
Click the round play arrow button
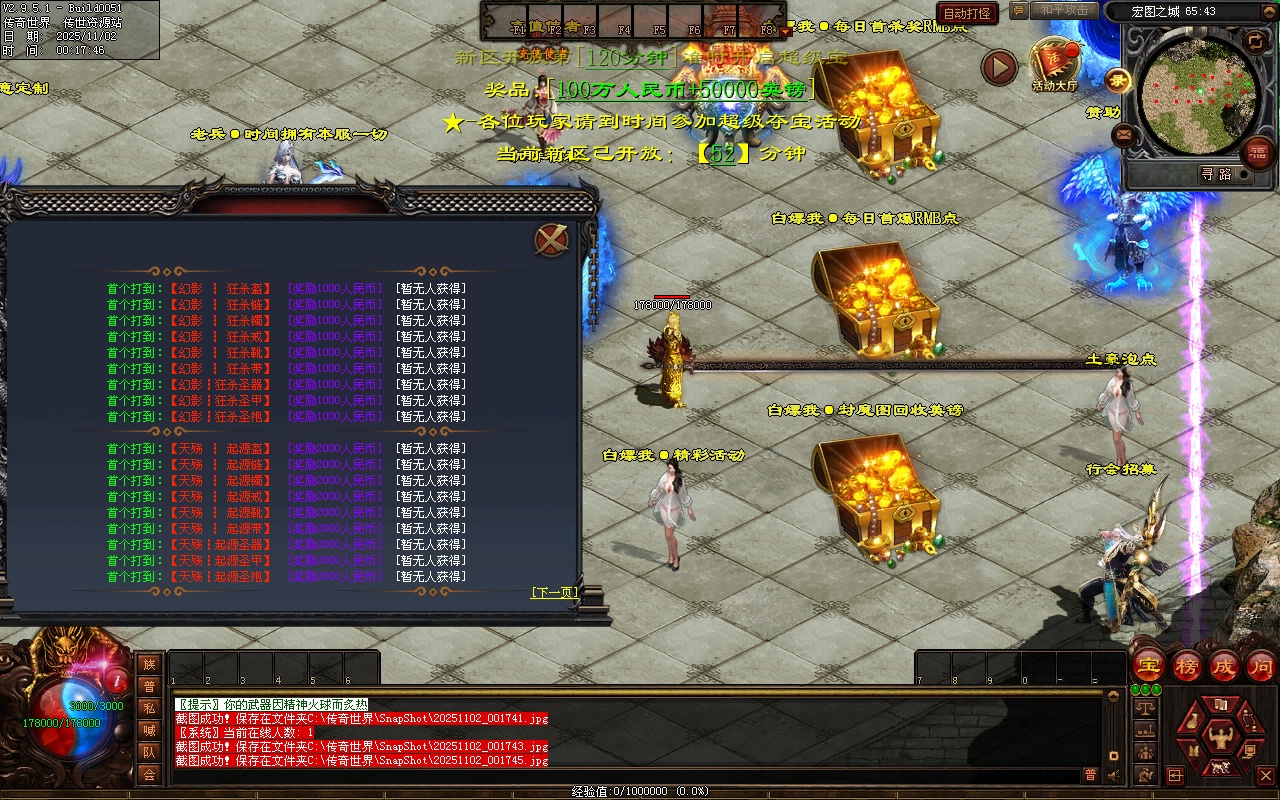[998, 67]
